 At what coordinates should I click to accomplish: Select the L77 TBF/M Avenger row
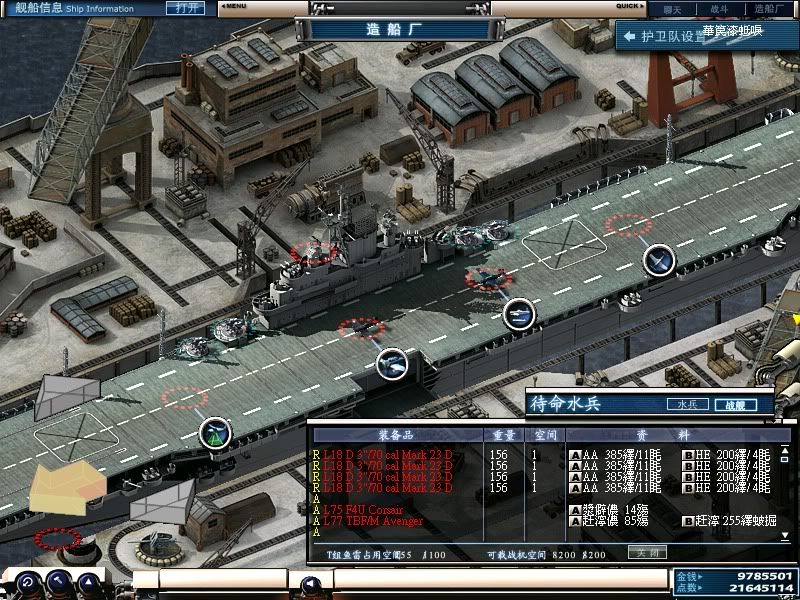tap(372, 522)
